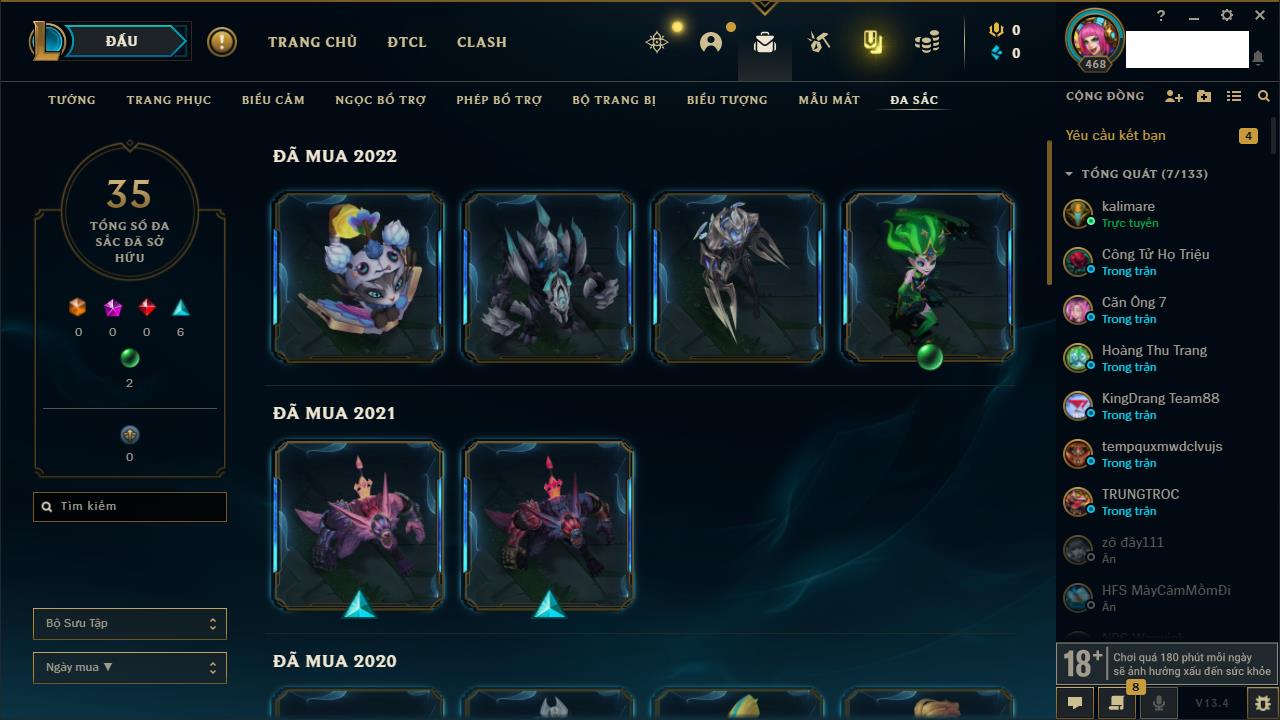
Task: Open the client settings gear
Action: (x=1227, y=16)
